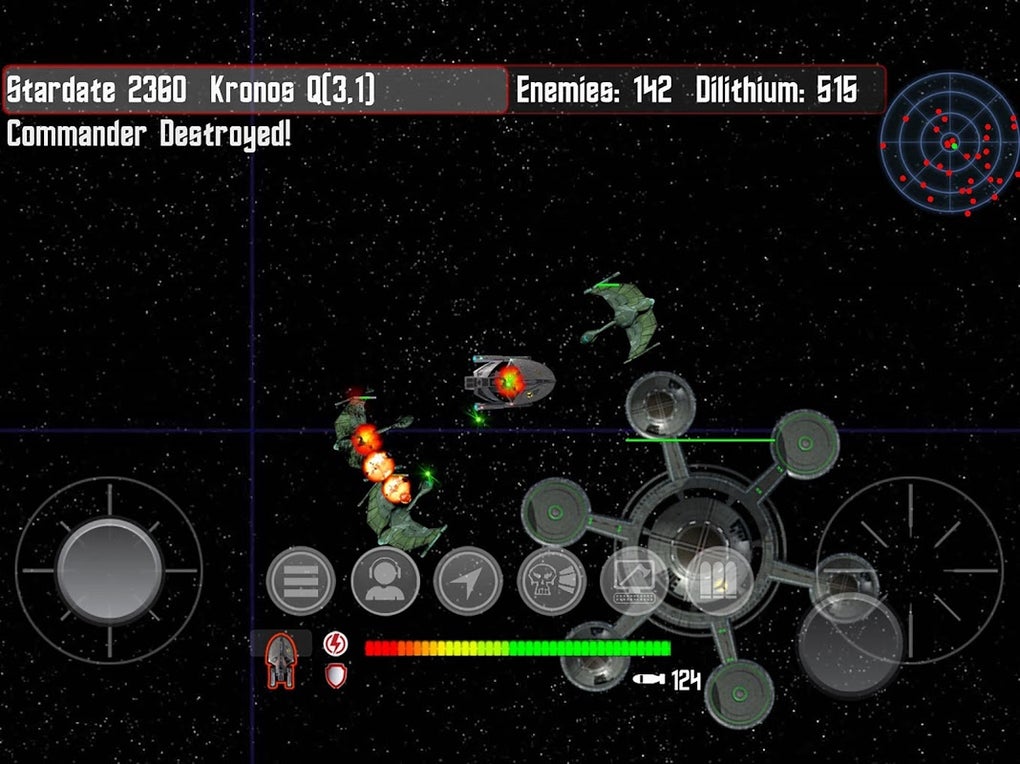
Task: Tap the ammunition bullets button
Action: coord(718,581)
